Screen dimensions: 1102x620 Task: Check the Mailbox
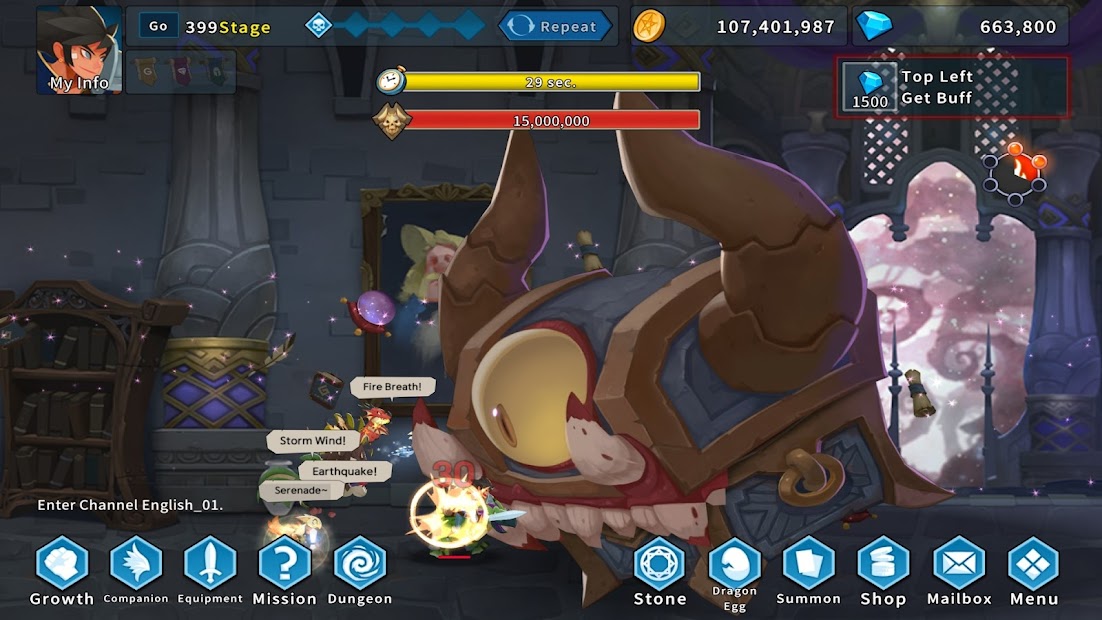[x=959, y=565]
